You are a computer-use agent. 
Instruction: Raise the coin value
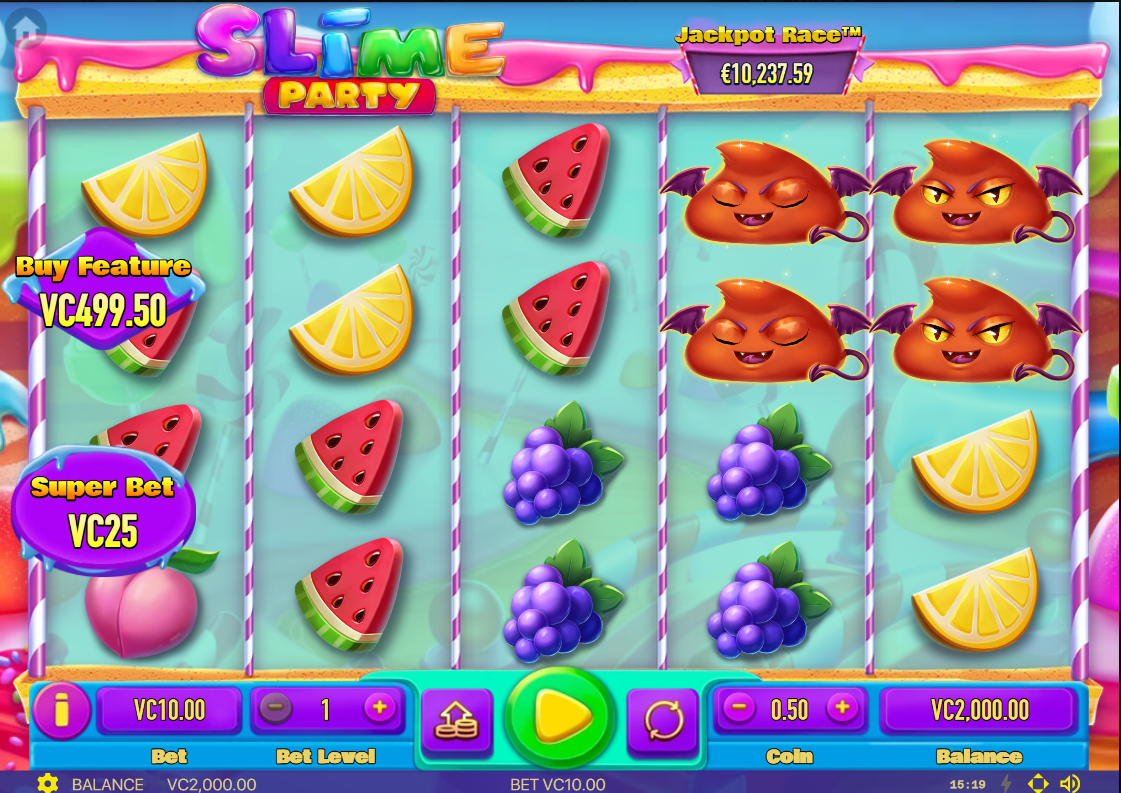(843, 709)
